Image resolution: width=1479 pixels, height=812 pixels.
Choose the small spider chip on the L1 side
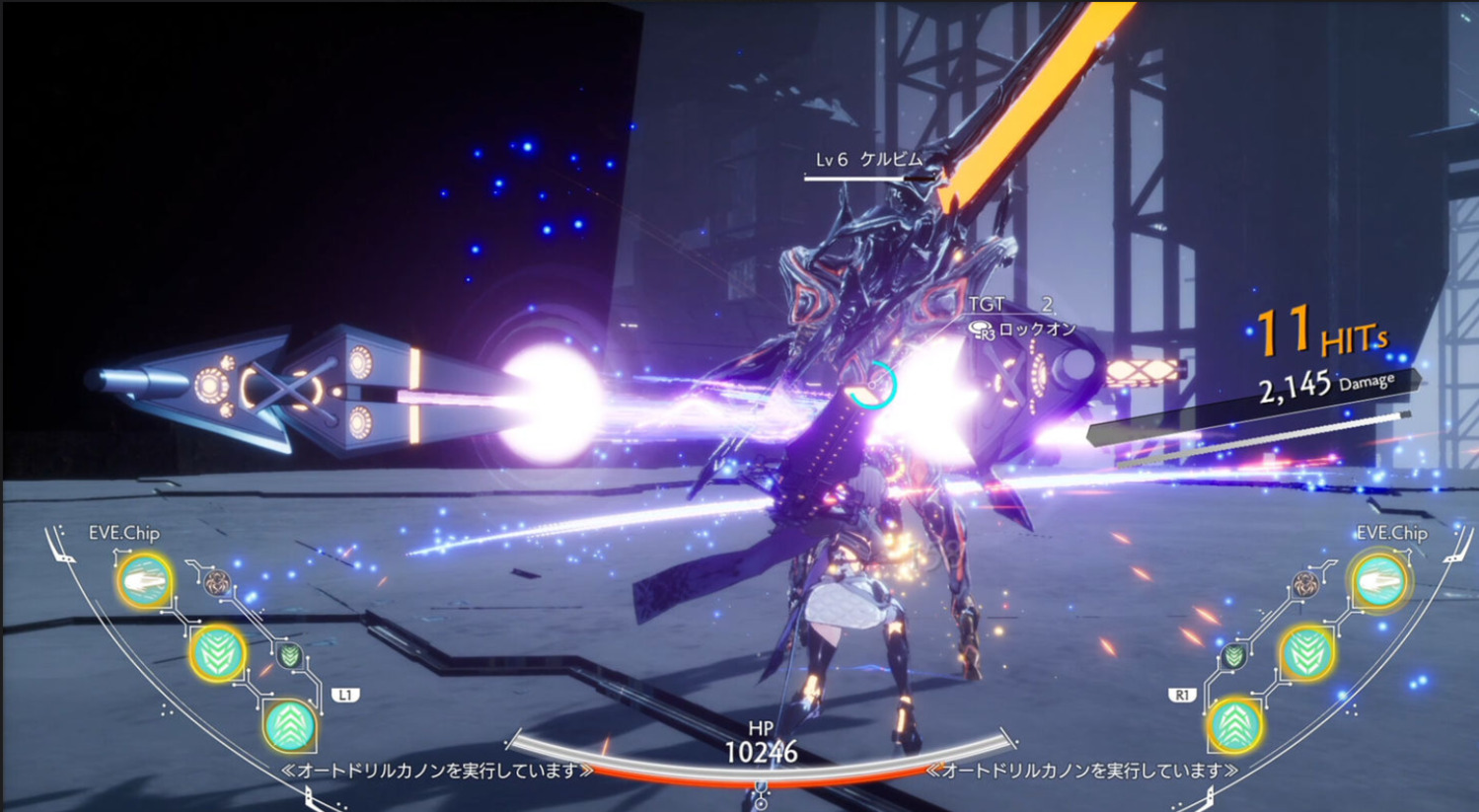pyautogui.click(x=218, y=581)
